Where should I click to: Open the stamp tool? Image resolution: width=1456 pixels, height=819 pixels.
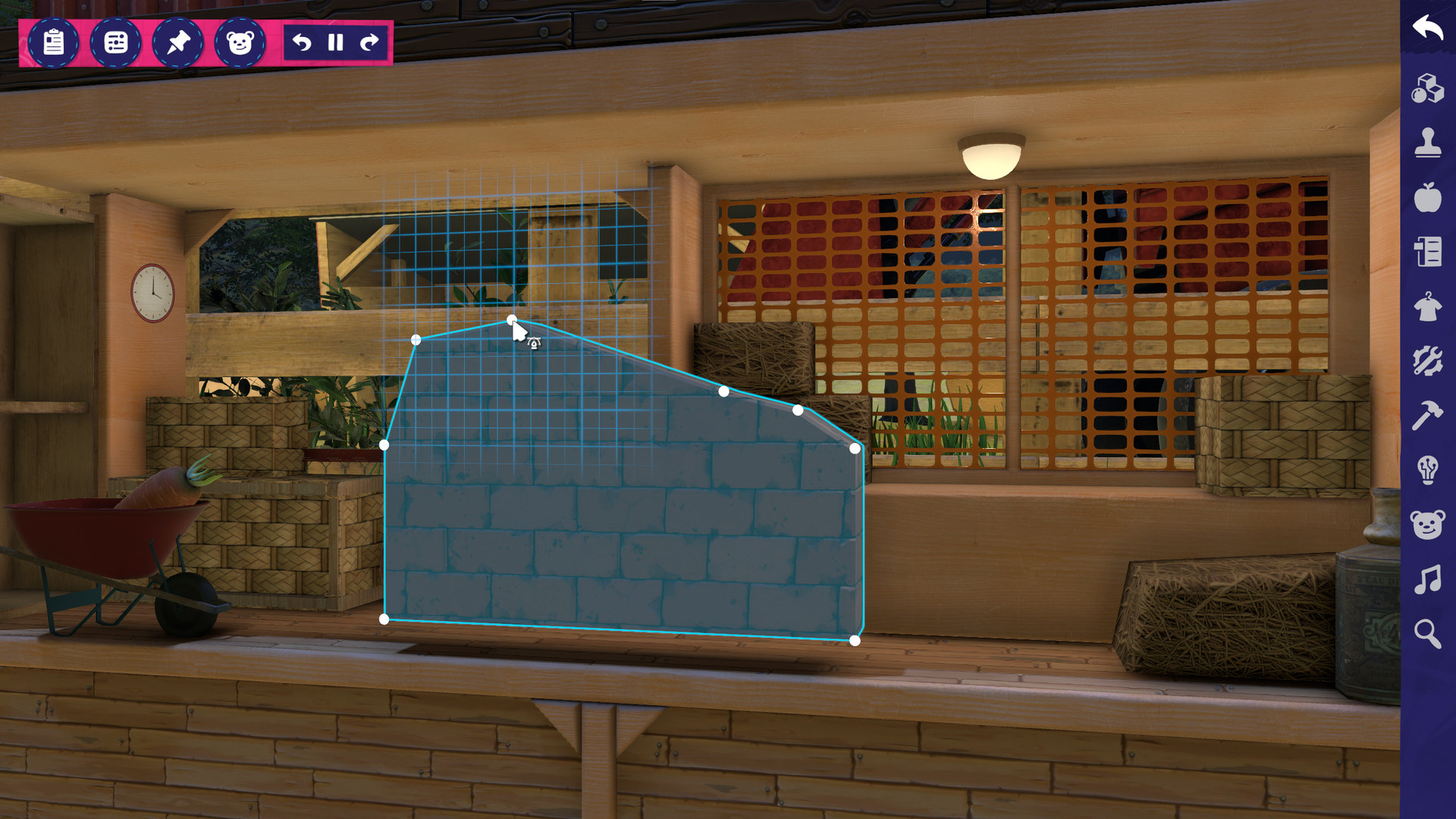(1428, 143)
